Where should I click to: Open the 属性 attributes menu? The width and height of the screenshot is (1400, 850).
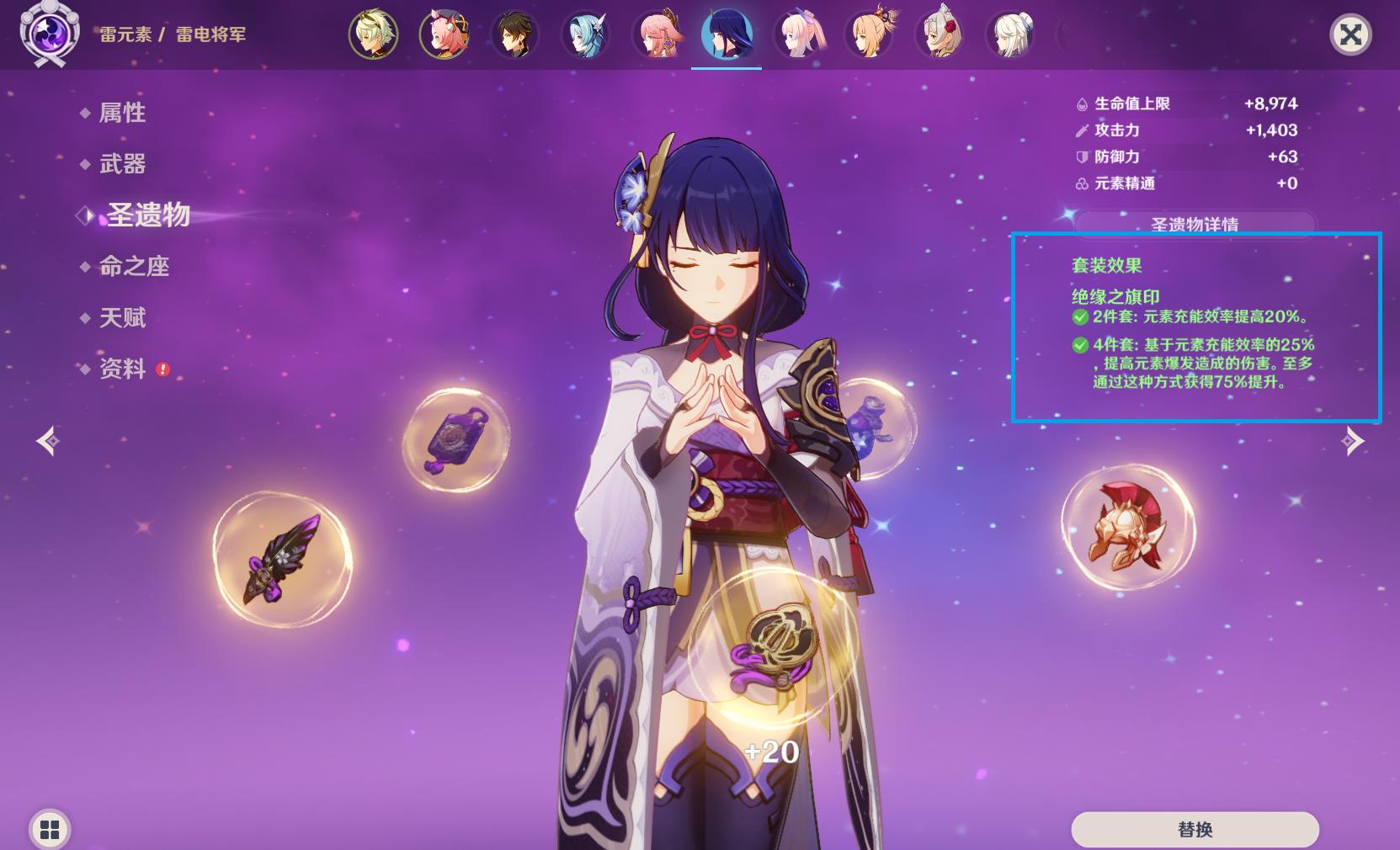pyautogui.click(x=122, y=113)
